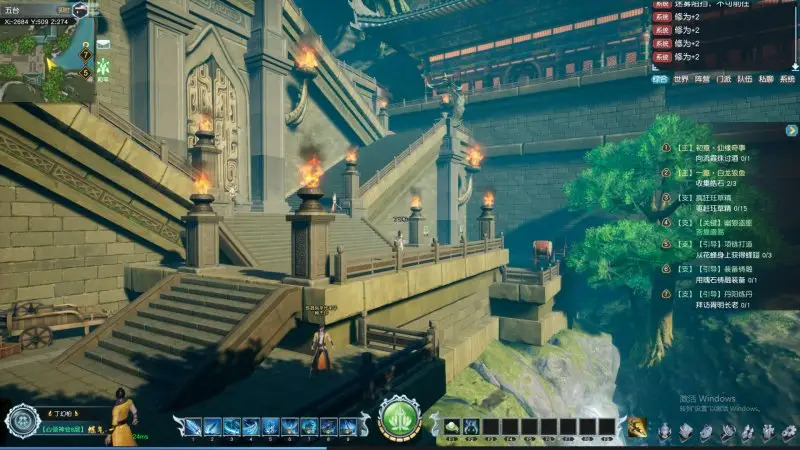800x450 pixels.
Task: Select the 综合 (General) chat tab
Action: (x=659, y=78)
